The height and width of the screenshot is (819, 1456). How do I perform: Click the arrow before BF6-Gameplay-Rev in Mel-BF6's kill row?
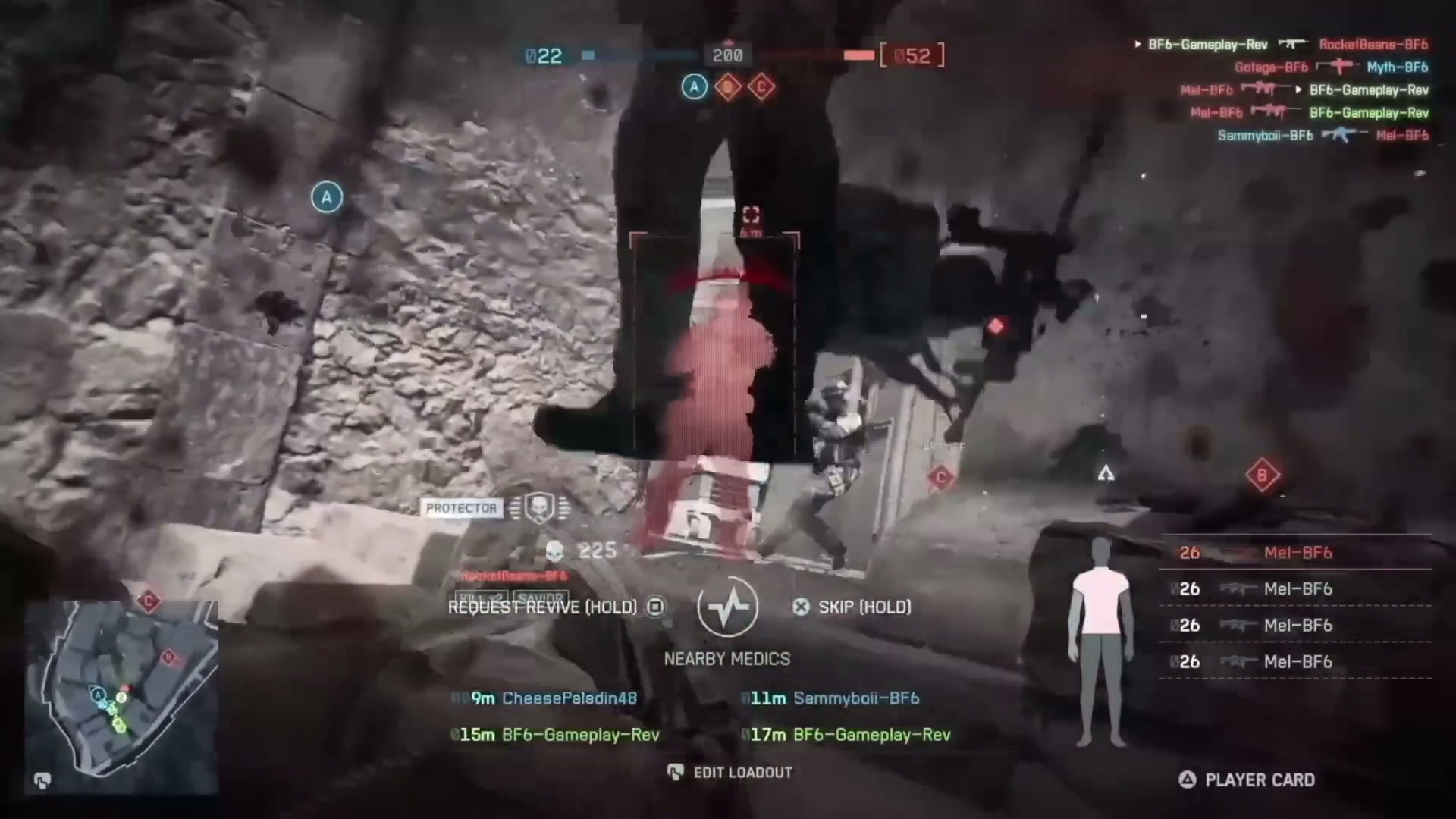coord(1298,90)
